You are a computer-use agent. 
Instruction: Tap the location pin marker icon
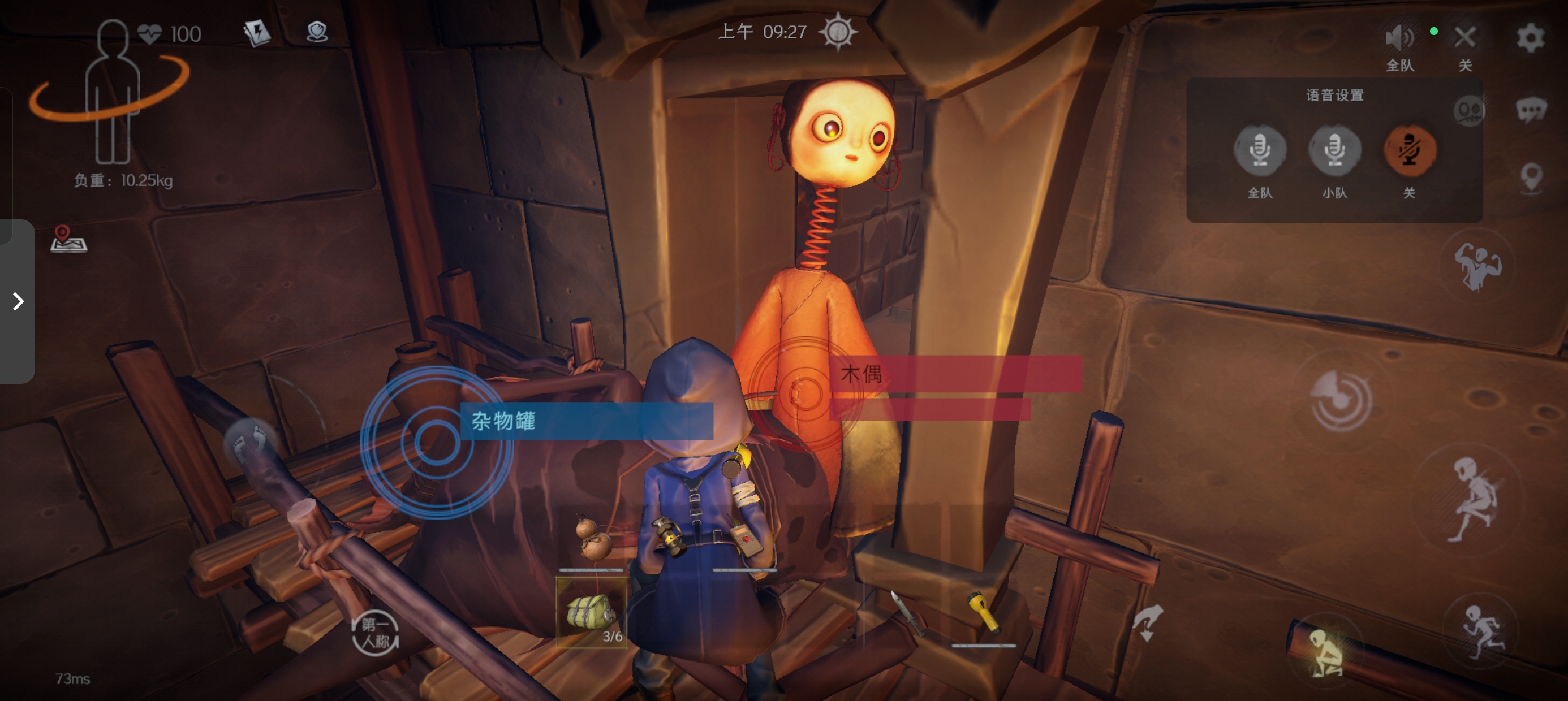1531,178
